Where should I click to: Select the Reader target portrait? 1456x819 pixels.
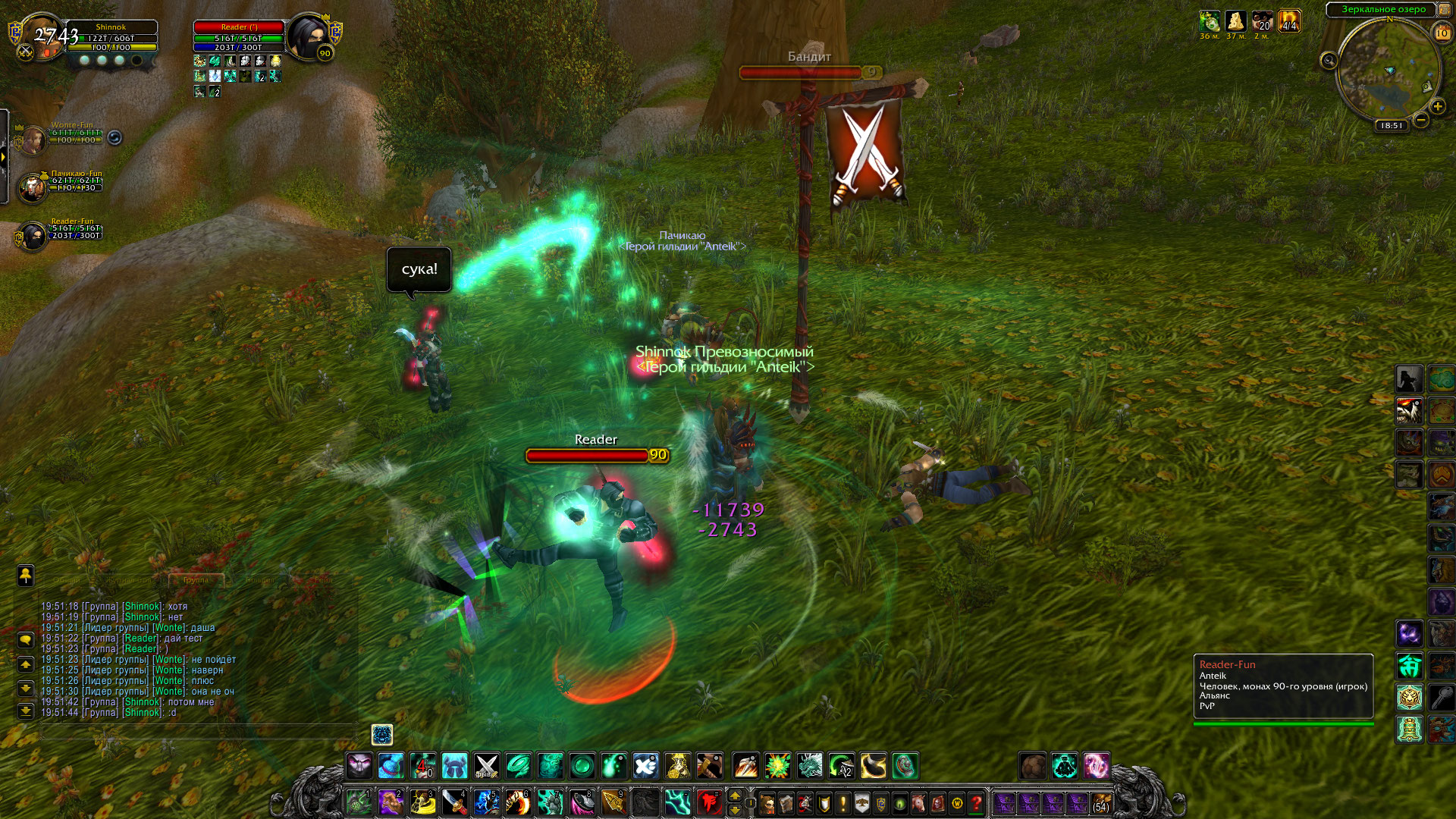(x=308, y=36)
